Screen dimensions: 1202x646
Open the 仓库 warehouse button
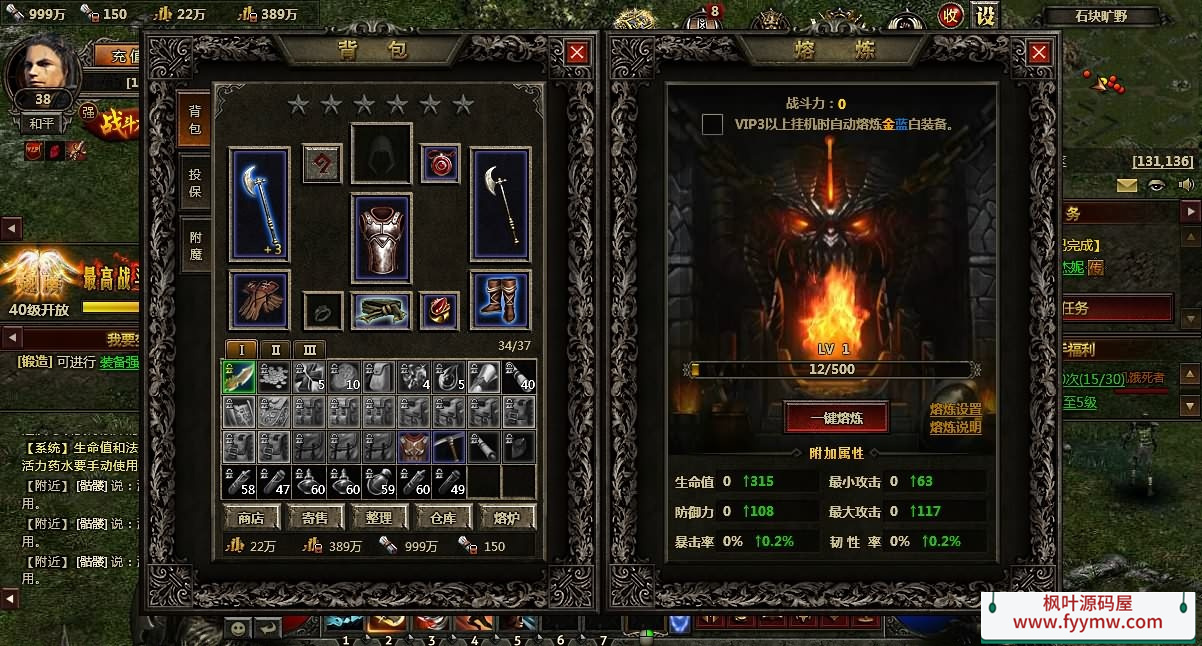point(443,517)
